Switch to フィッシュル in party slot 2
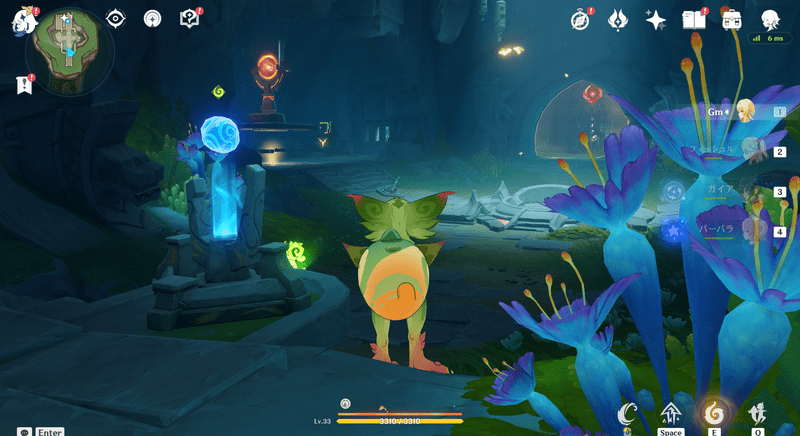This screenshot has height=436, width=800. [x=744, y=152]
